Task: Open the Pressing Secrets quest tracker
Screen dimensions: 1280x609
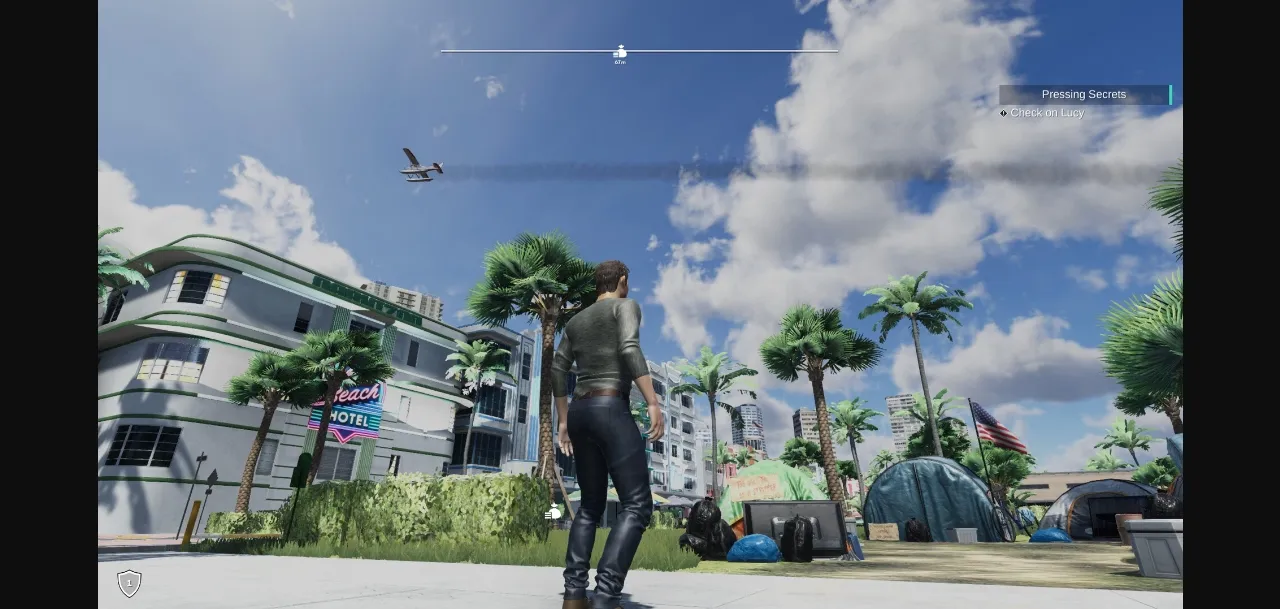Action: pos(1084,94)
